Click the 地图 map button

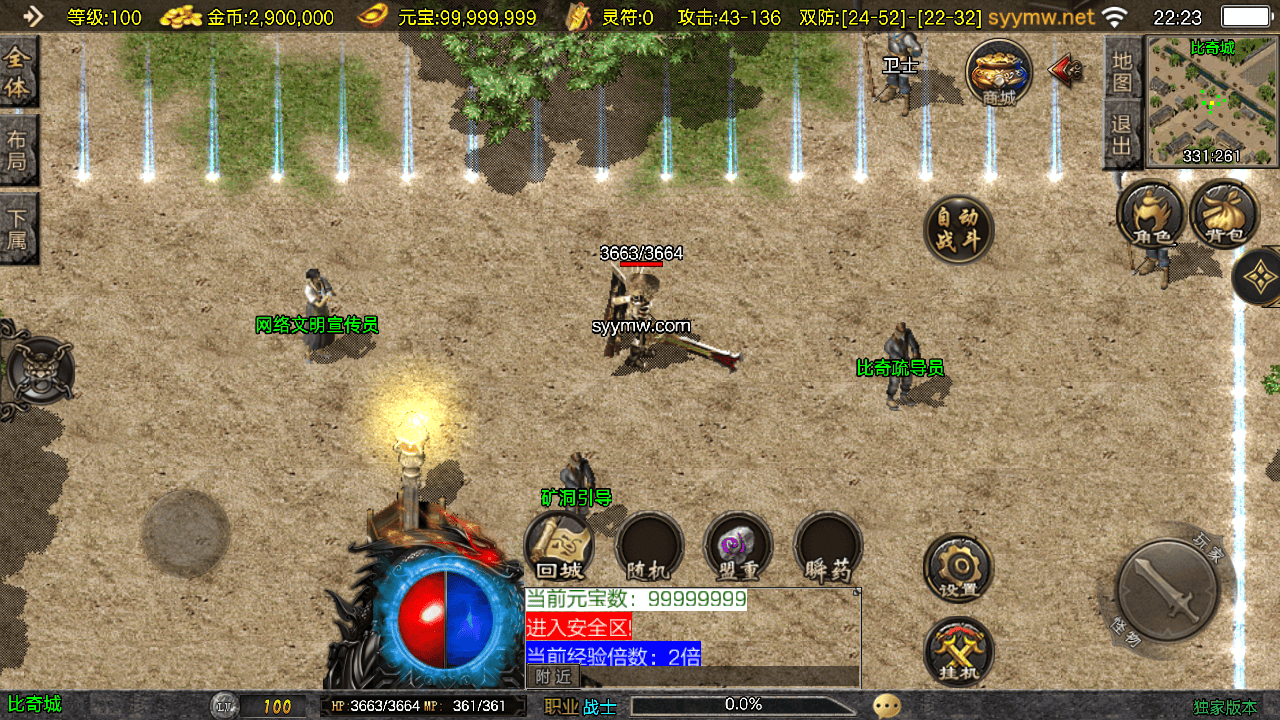tap(1124, 71)
